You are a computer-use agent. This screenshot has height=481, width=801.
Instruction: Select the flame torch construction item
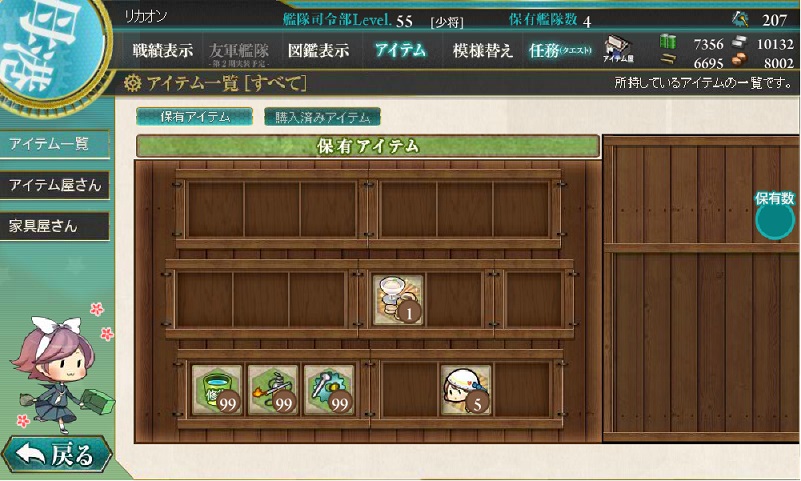click(273, 390)
